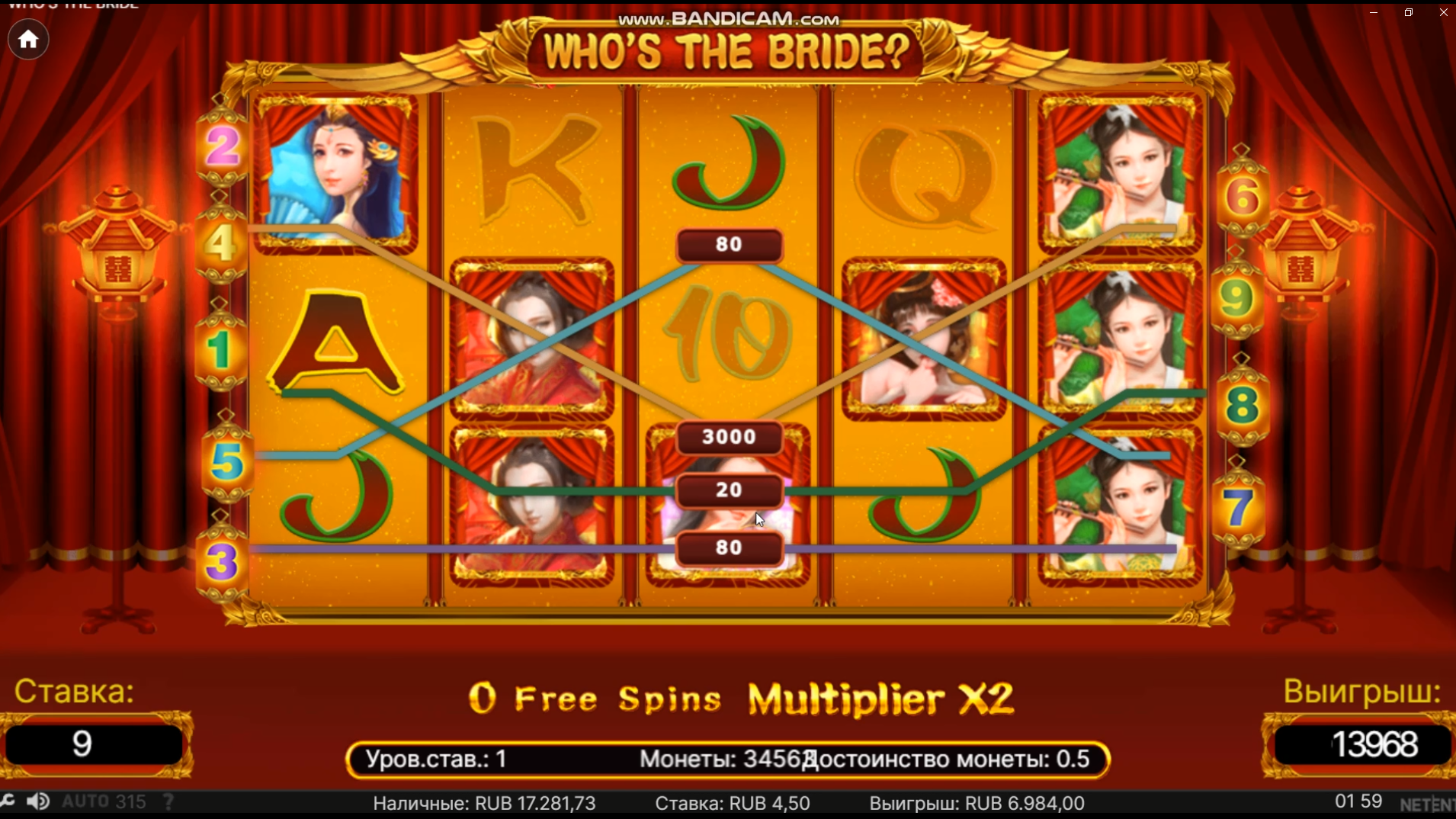Show payline number 8 lantern
The image size is (1456, 819).
1242,405
